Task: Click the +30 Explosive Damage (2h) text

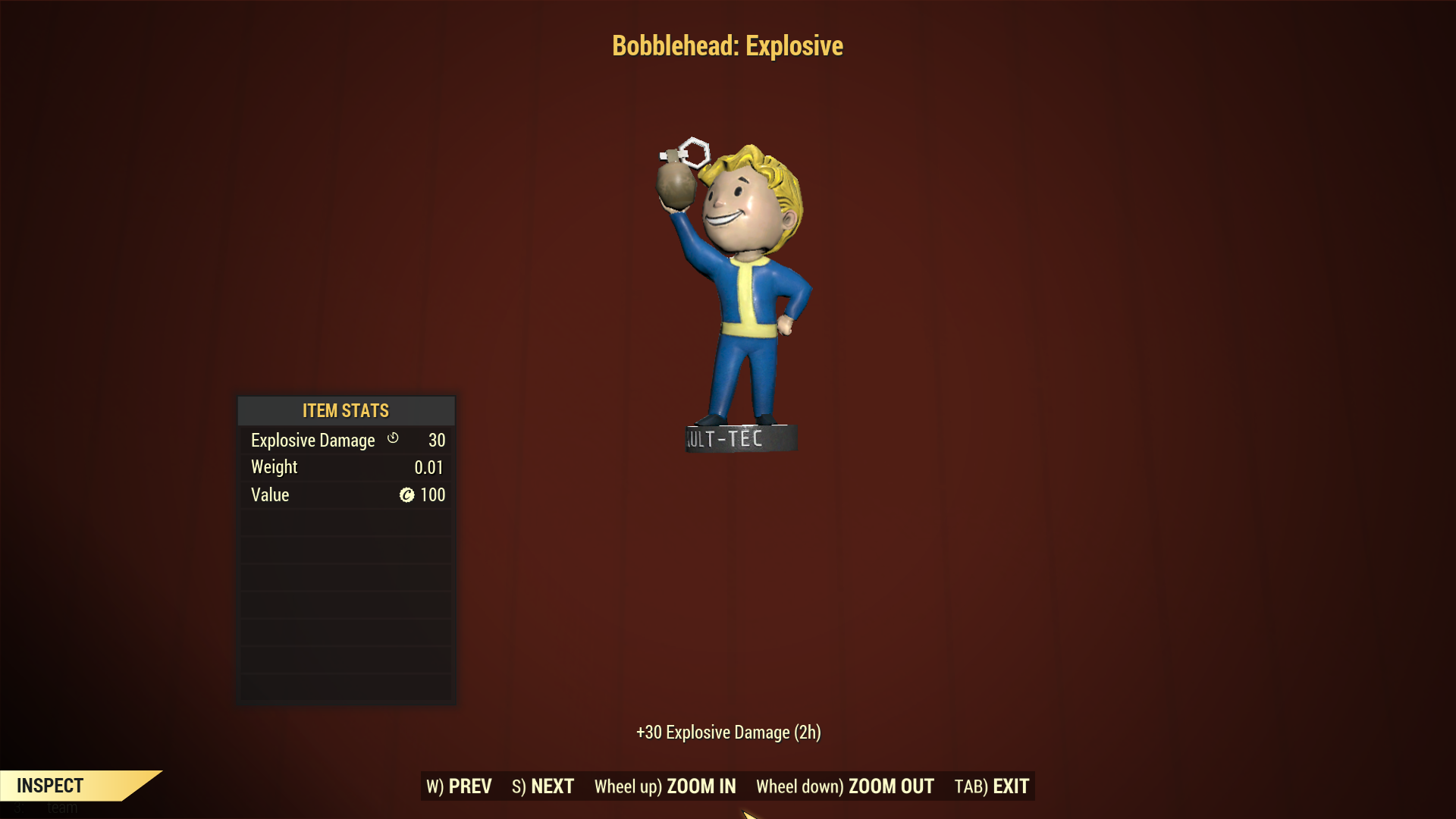Action: point(727,733)
